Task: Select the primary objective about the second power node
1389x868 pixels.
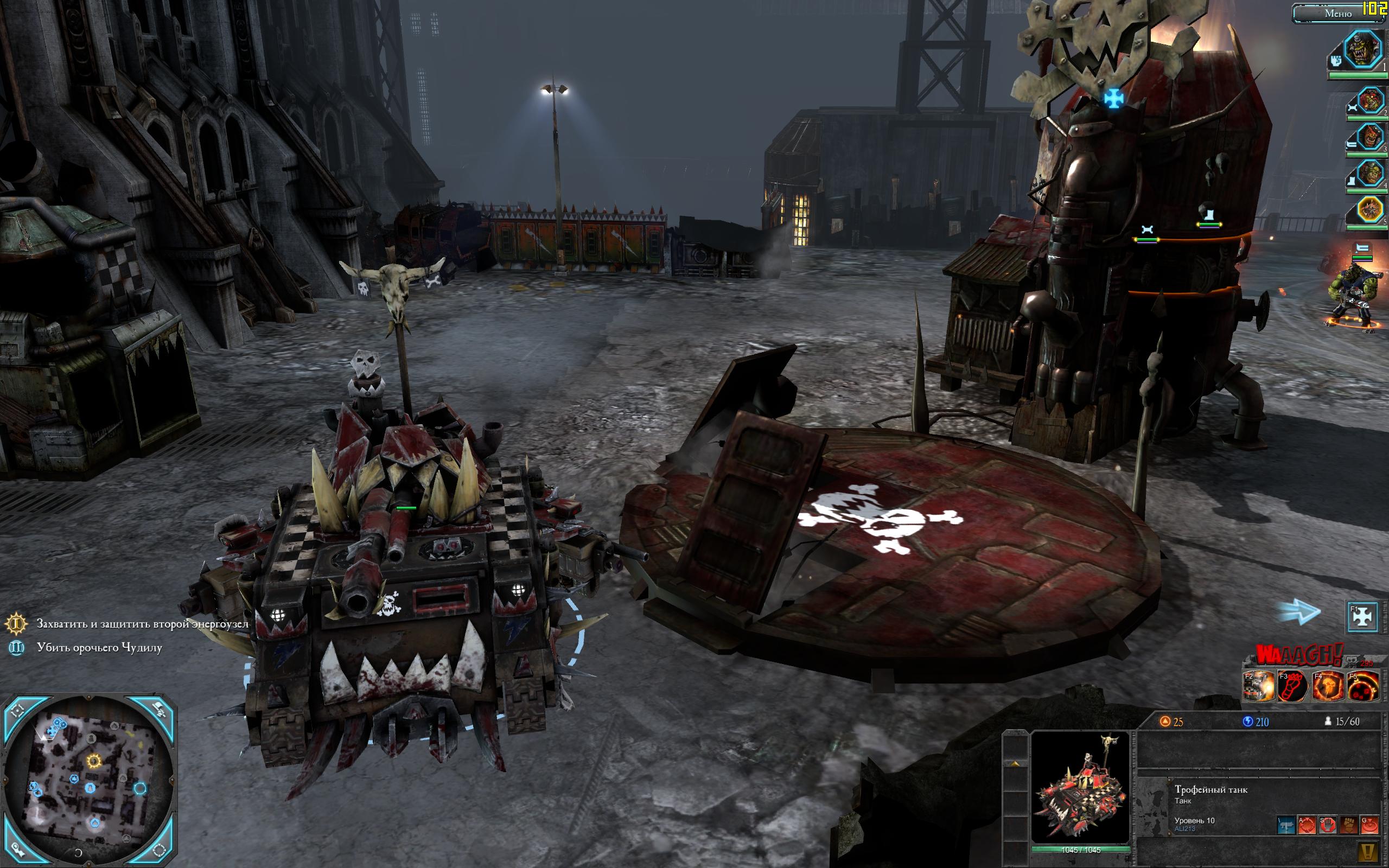Action: tap(142, 623)
